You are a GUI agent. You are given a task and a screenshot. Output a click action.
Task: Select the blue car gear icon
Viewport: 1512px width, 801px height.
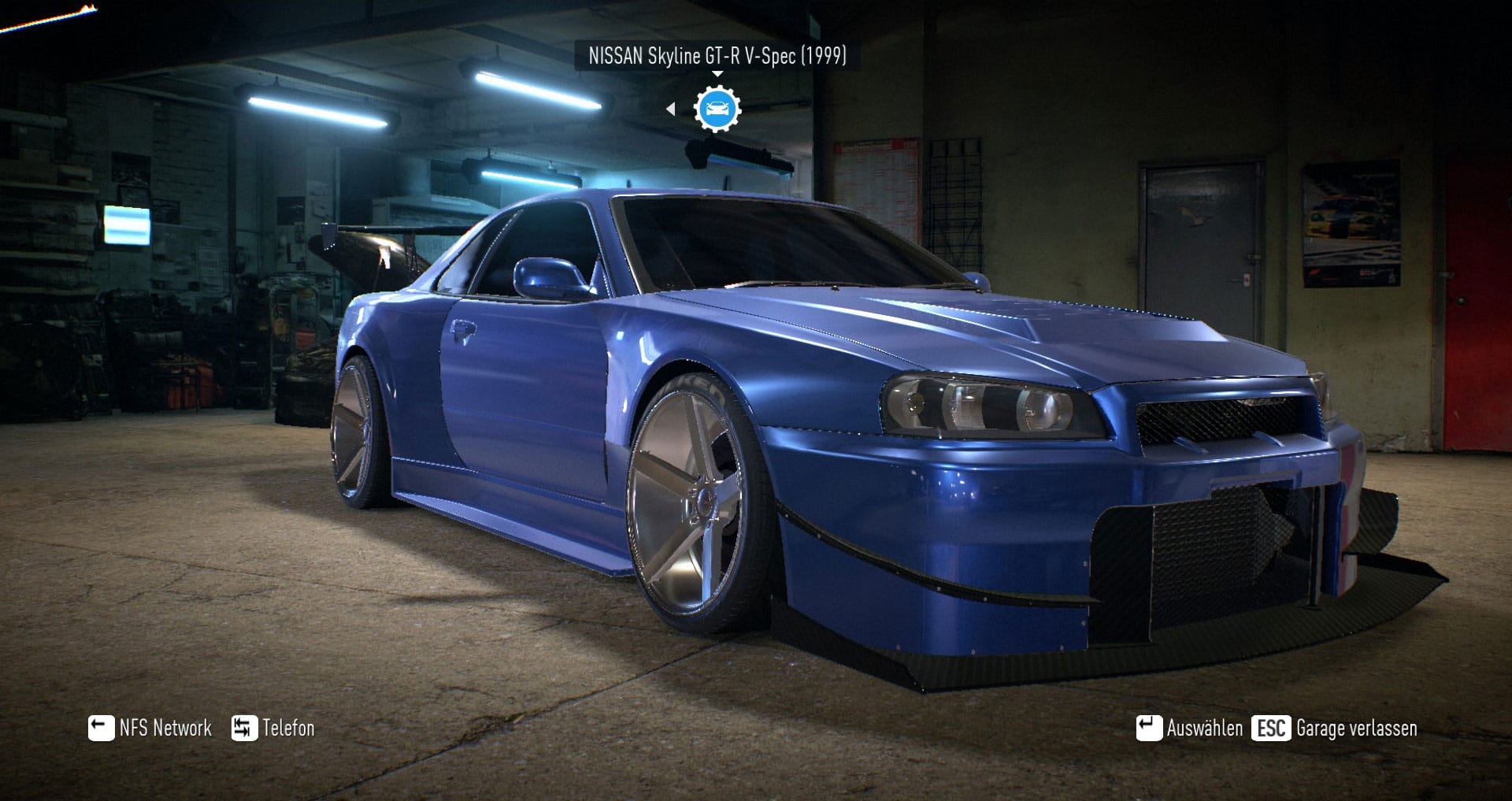pyautogui.click(x=717, y=109)
